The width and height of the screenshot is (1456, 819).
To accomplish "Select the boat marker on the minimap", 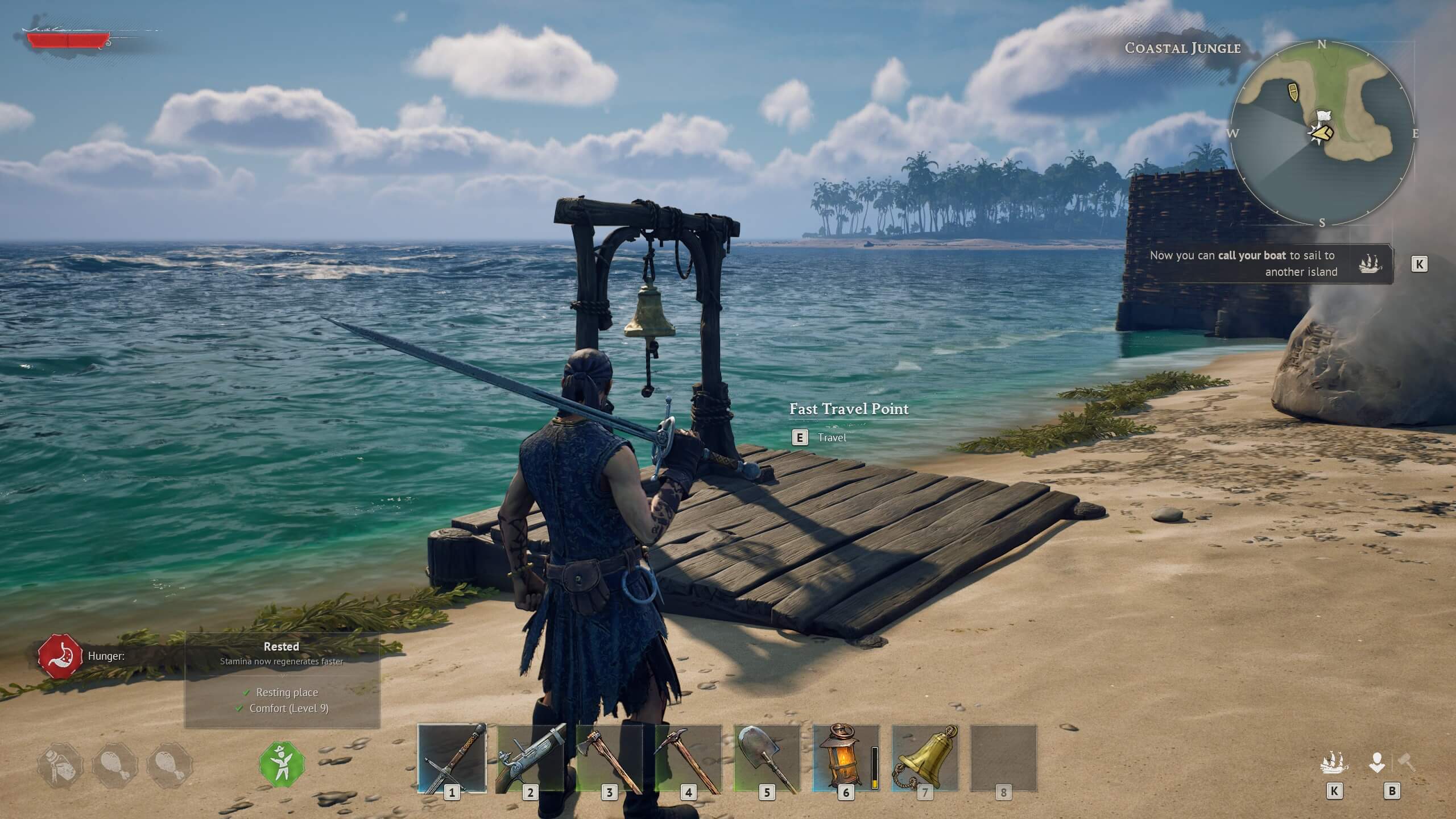I will coord(1293,91).
